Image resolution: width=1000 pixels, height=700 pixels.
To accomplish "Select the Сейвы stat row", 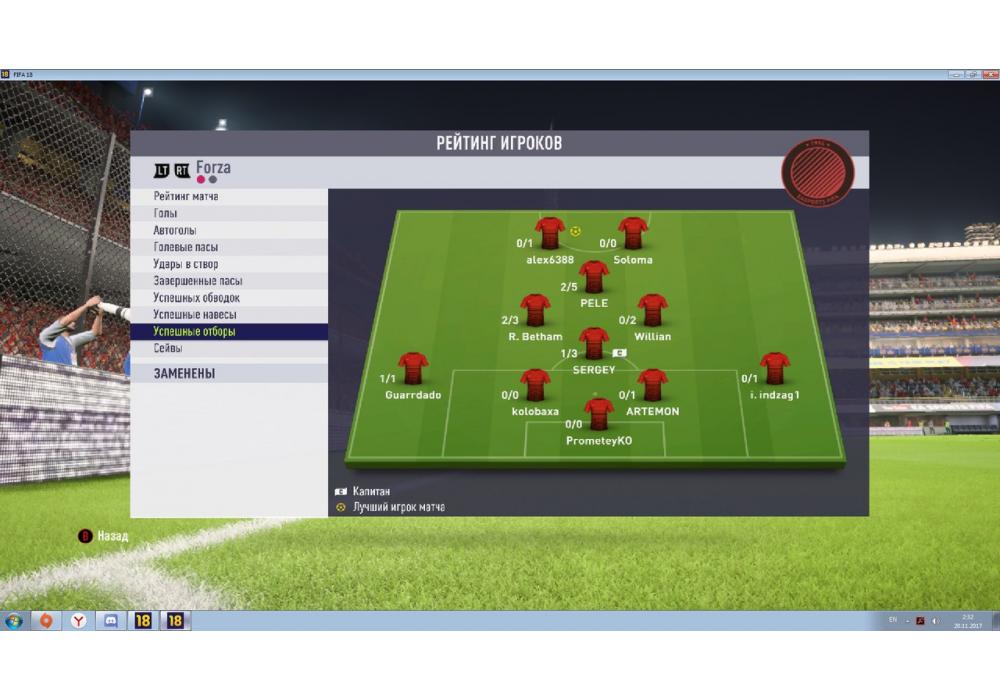I will pos(168,348).
